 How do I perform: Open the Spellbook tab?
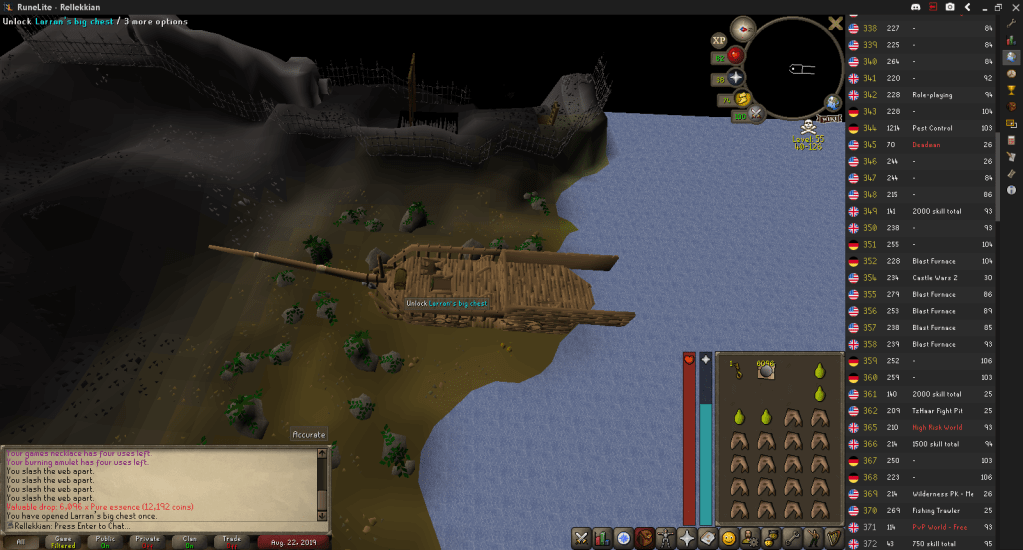pos(708,538)
